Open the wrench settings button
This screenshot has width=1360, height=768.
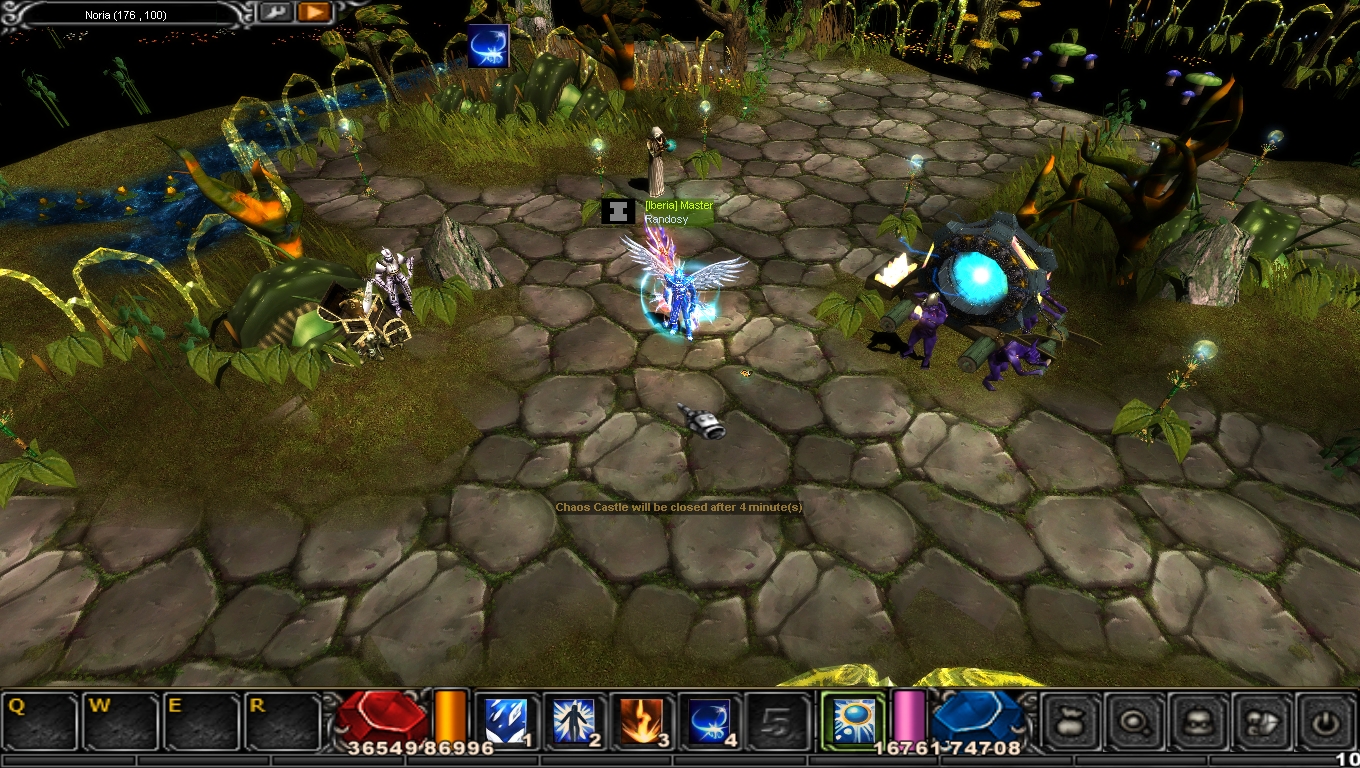pyautogui.click(x=276, y=12)
